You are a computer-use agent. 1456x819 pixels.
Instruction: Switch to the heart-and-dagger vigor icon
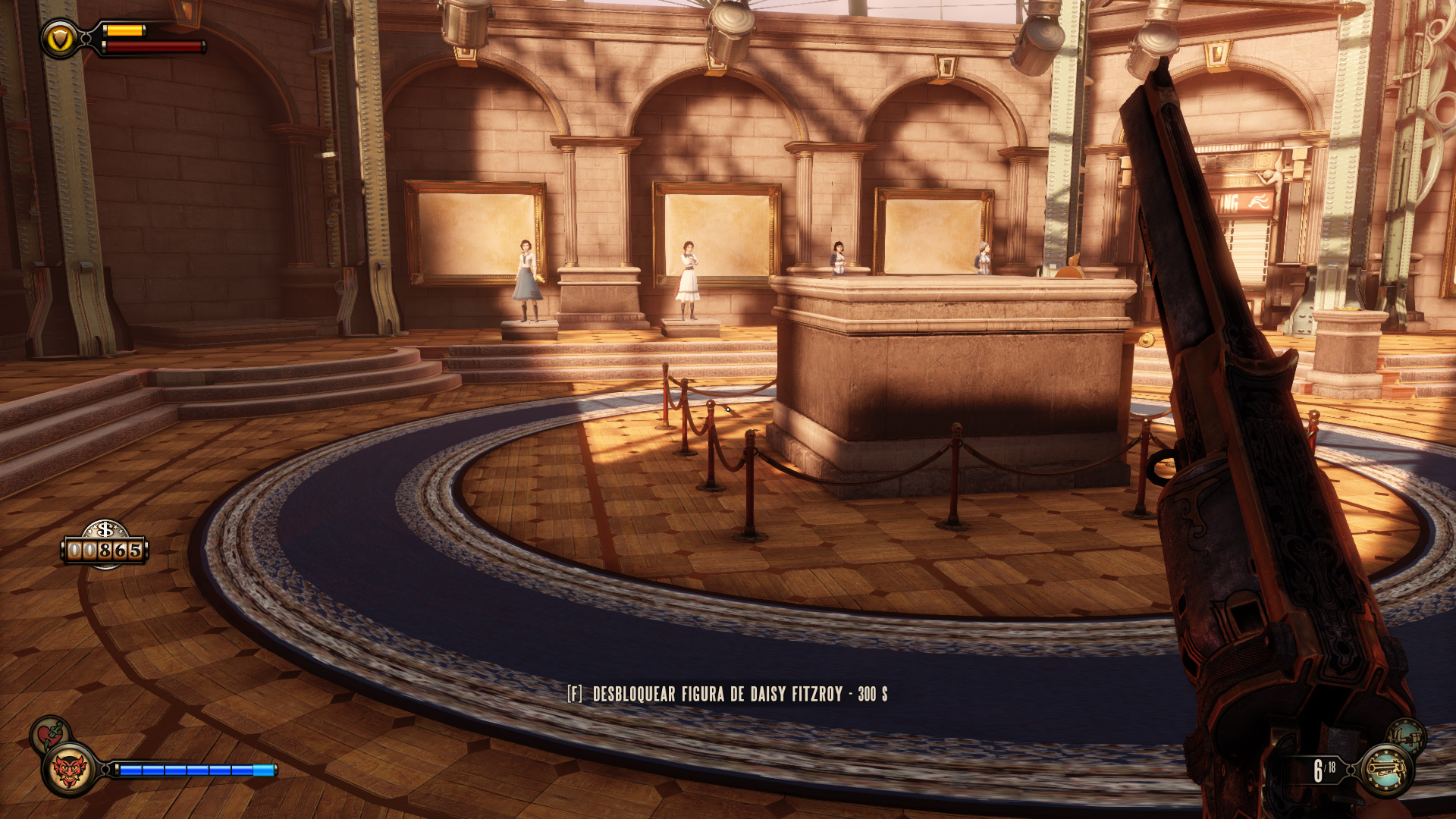click(50, 735)
